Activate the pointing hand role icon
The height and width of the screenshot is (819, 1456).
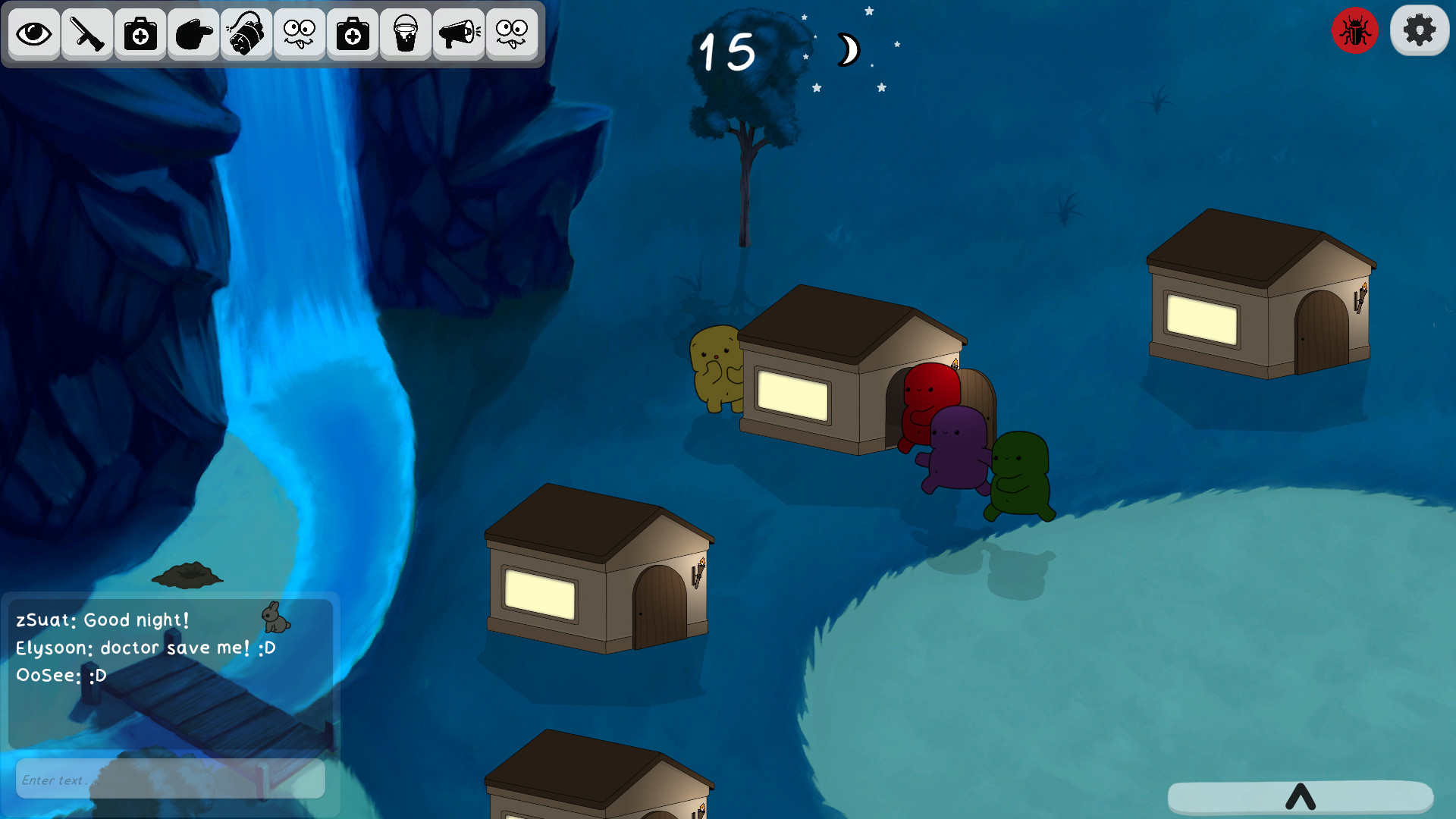coord(193,34)
